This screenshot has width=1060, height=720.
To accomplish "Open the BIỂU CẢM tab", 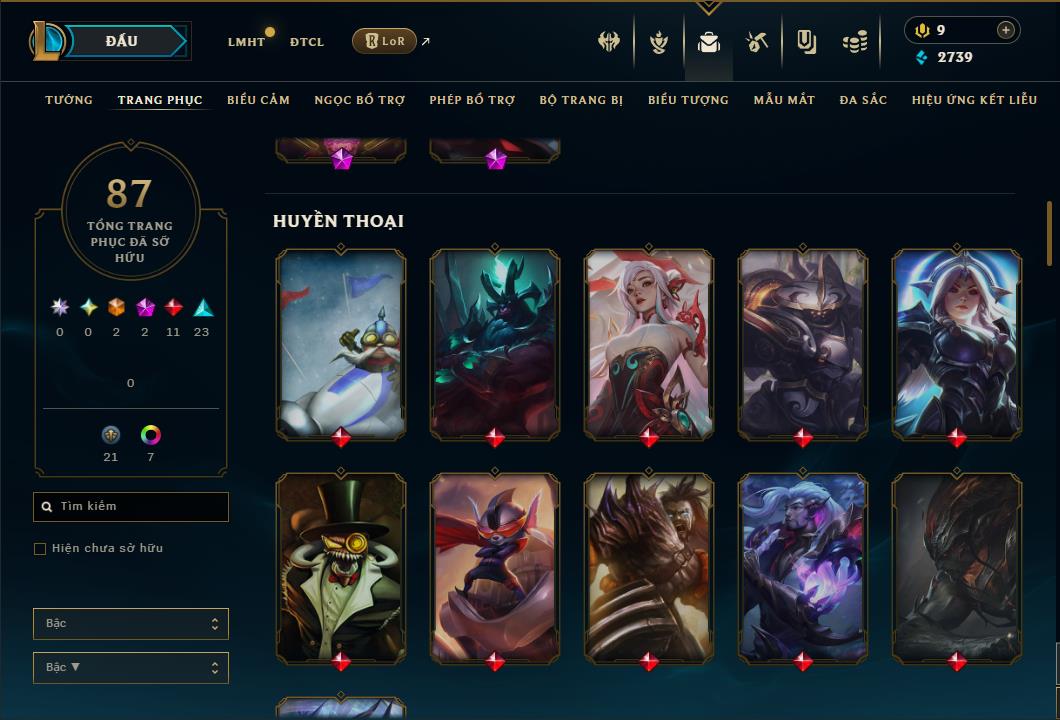I will pos(258,100).
